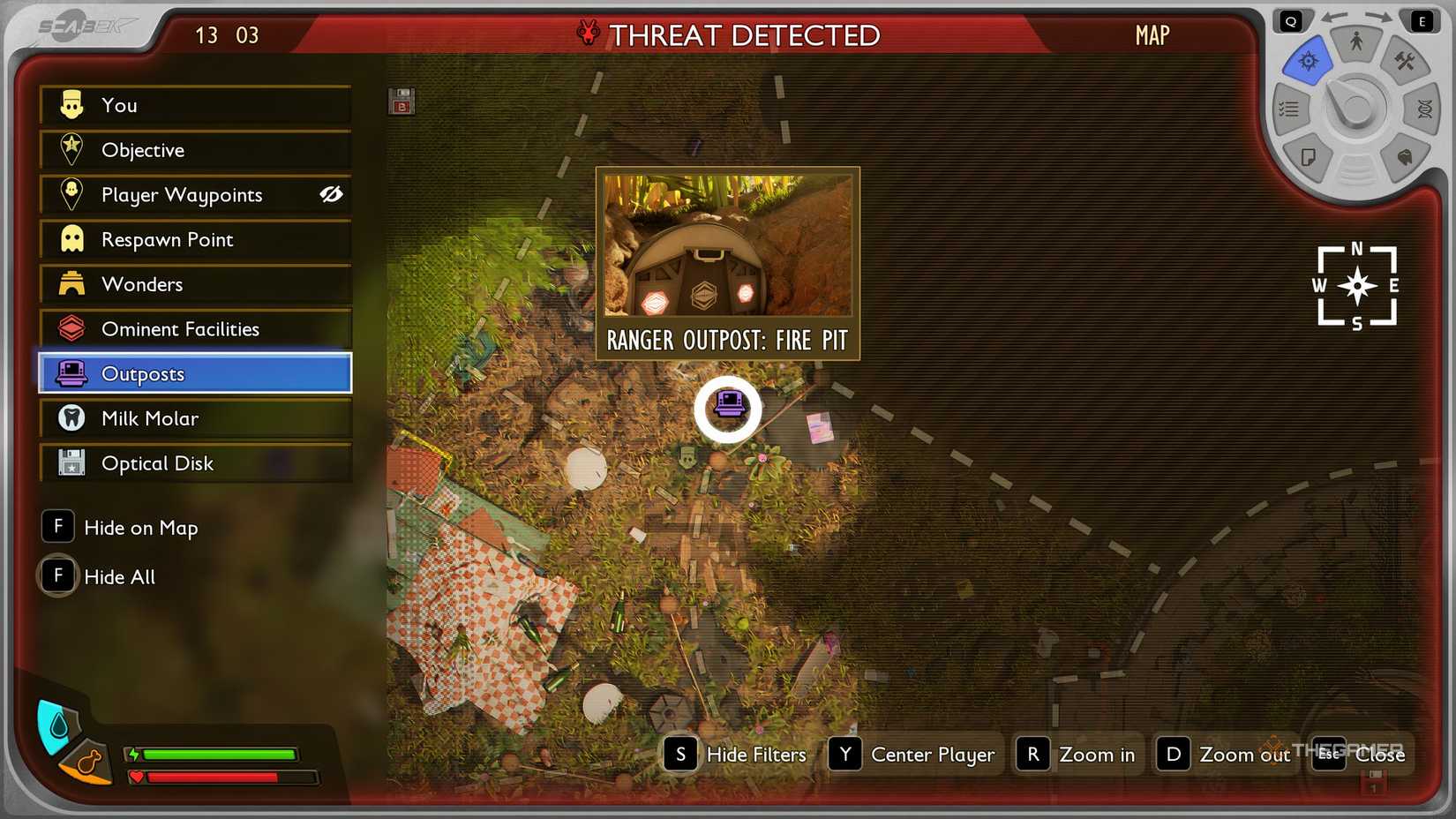Select the creature bestiary icon on the radial menu
Image resolution: width=1456 pixels, height=819 pixels.
pyautogui.click(x=1404, y=155)
